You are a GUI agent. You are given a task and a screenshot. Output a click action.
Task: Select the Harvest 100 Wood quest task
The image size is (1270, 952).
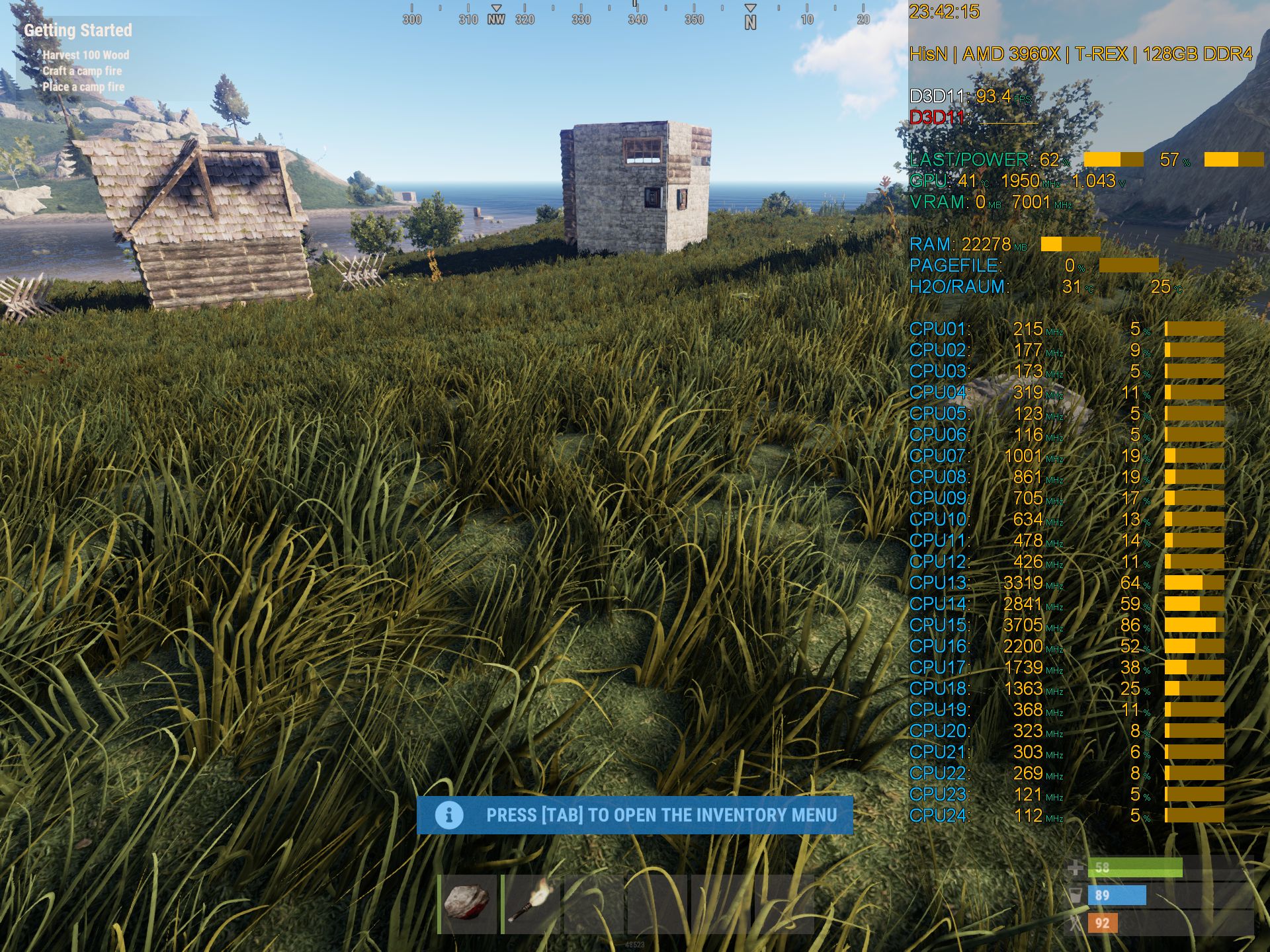[x=86, y=56]
